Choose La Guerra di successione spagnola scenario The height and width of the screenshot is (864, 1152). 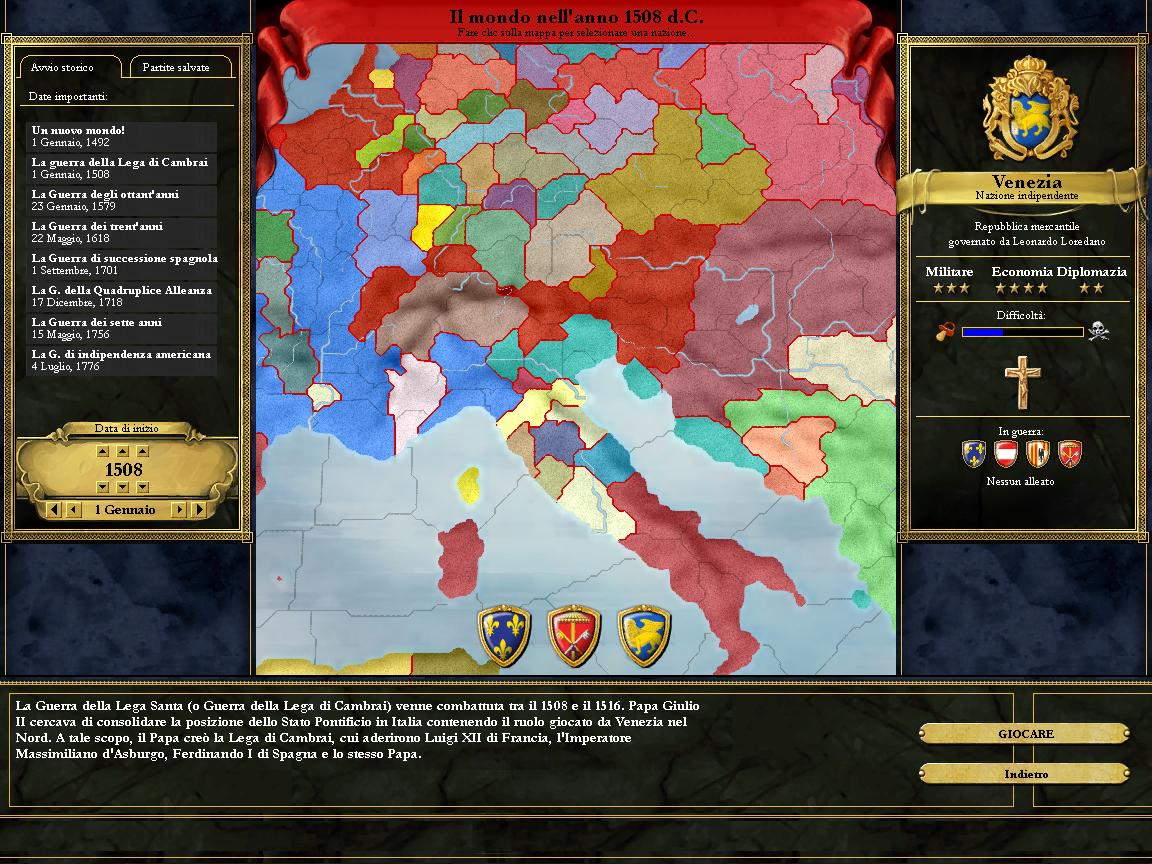pos(121,264)
